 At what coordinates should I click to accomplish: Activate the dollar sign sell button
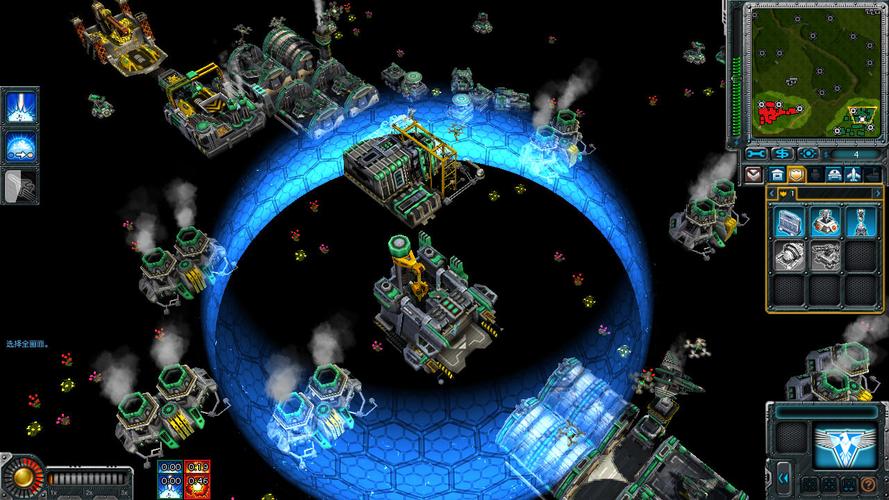pos(781,154)
